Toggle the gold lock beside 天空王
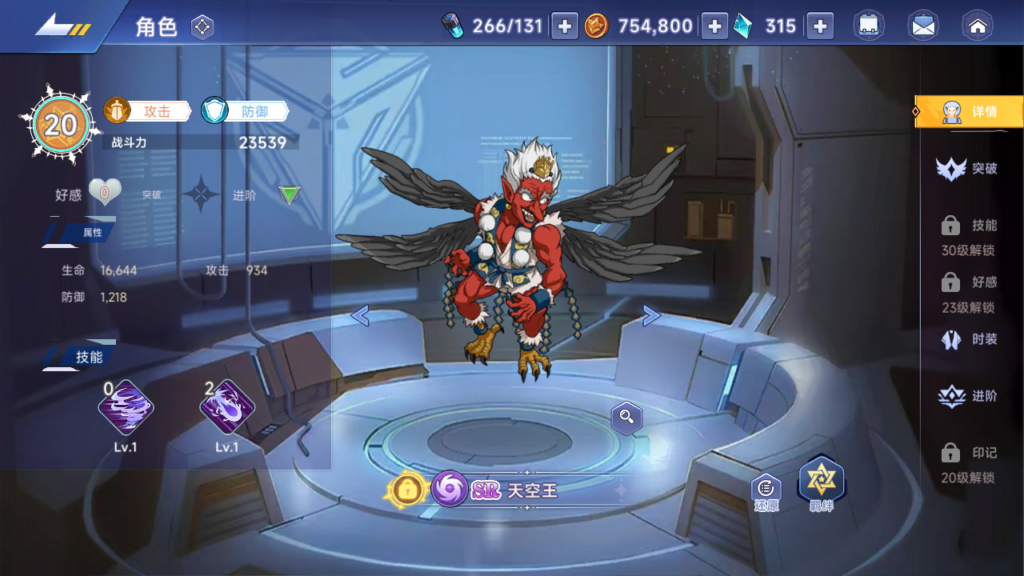 pyautogui.click(x=408, y=489)
